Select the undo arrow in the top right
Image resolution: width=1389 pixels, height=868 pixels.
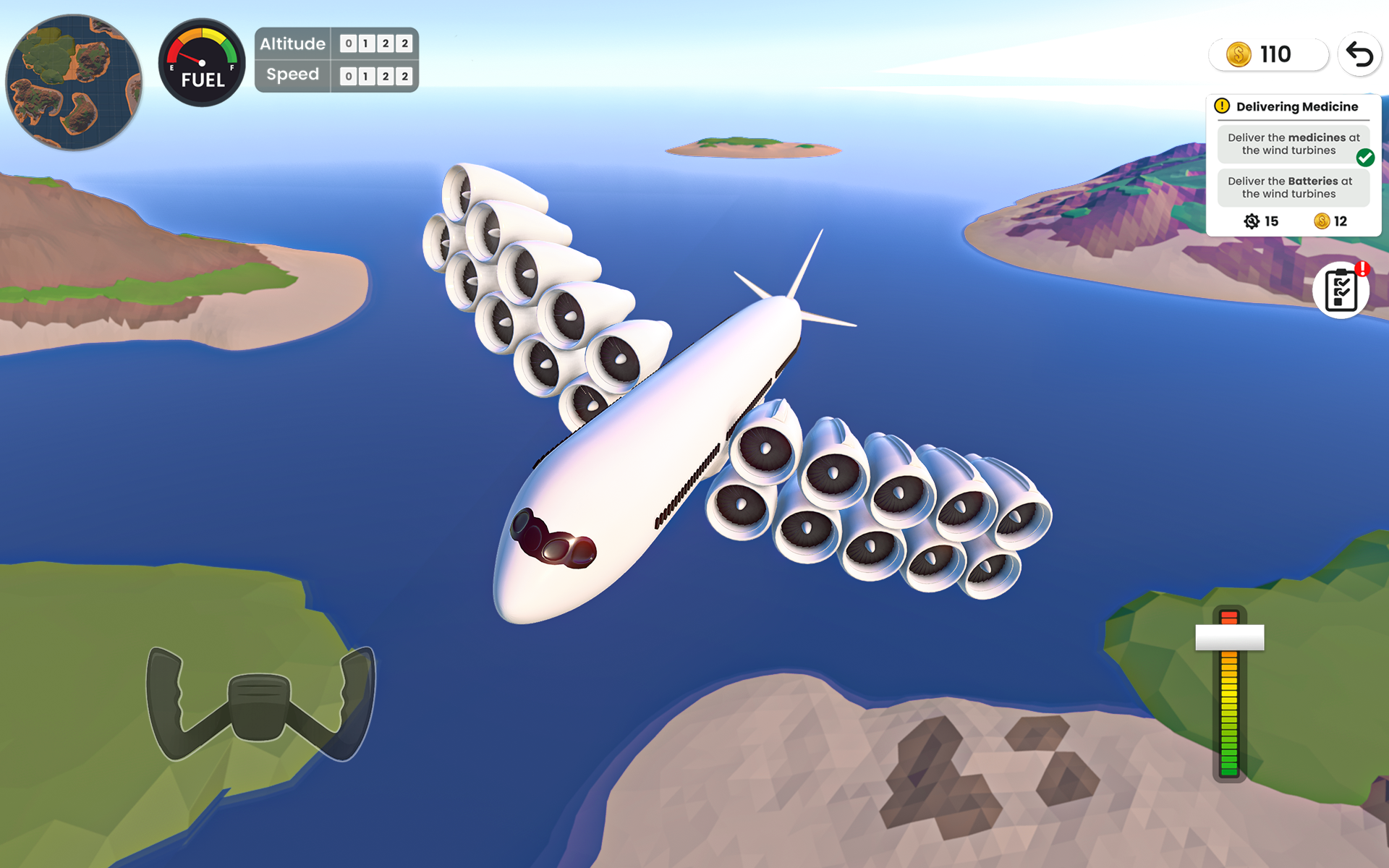[x=1359, y=54]
